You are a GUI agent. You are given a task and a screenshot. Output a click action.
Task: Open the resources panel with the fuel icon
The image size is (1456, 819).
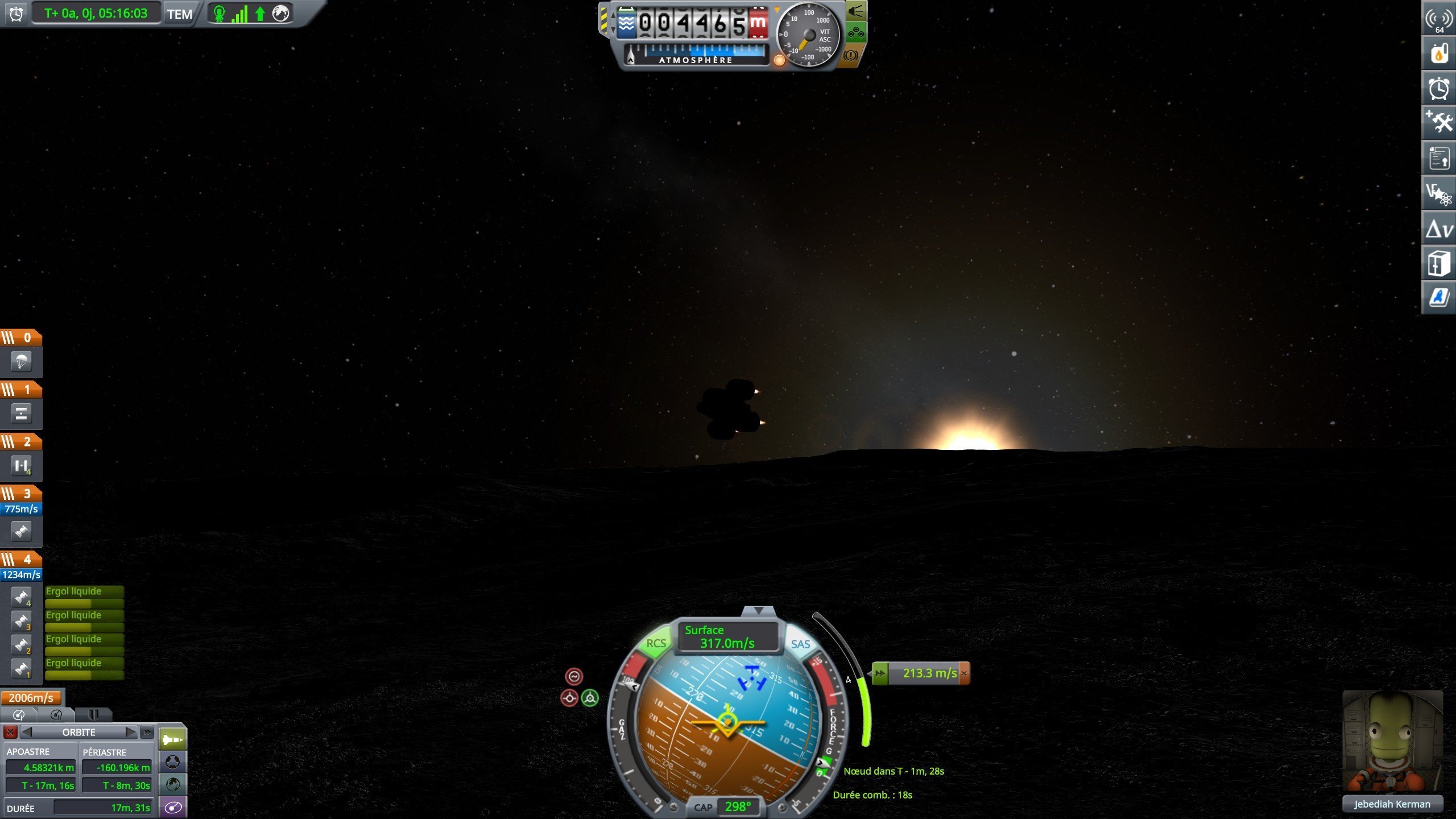pyautogui.click(x=1438, y=54)
